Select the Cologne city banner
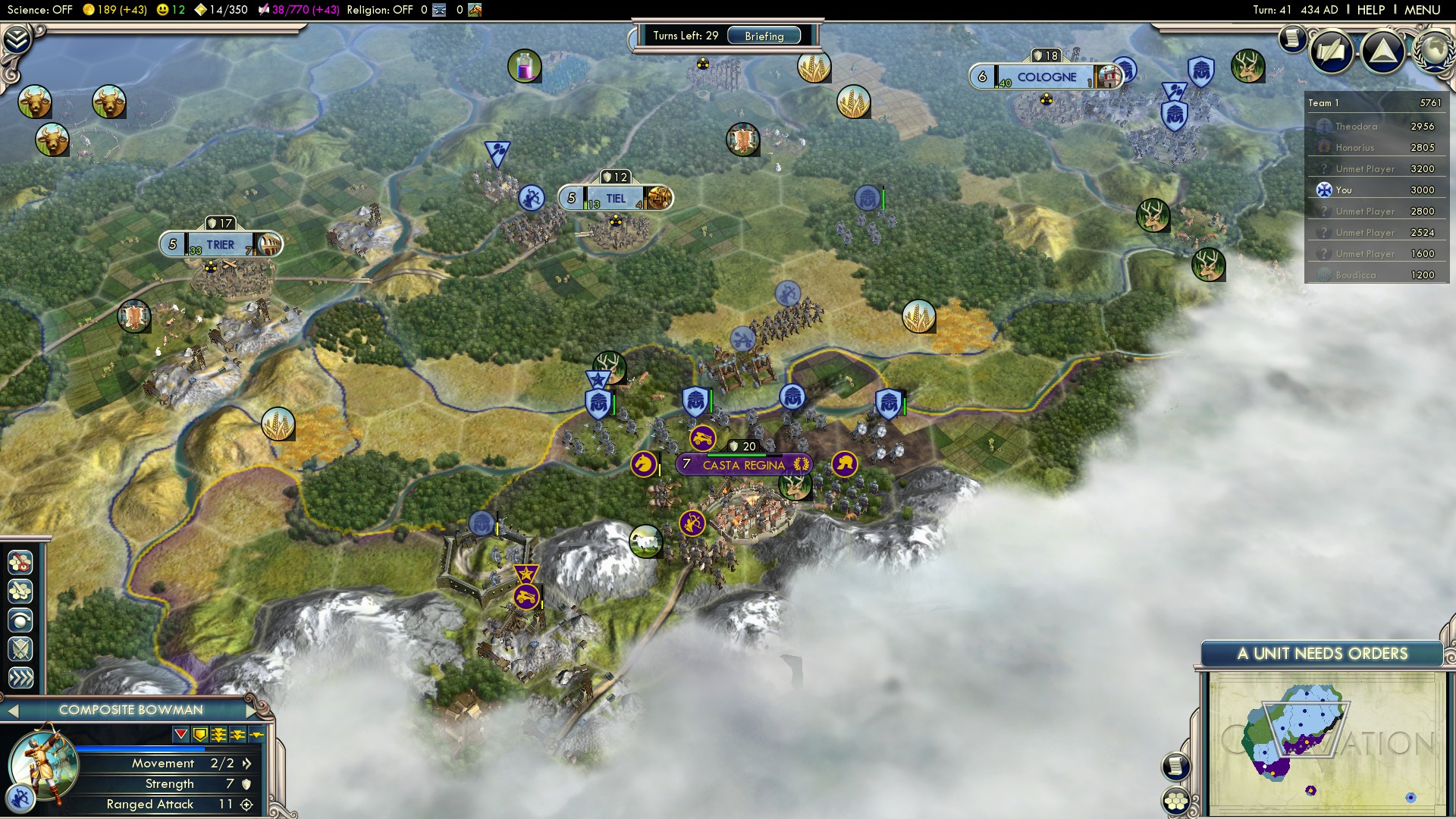 point(1046,77)
